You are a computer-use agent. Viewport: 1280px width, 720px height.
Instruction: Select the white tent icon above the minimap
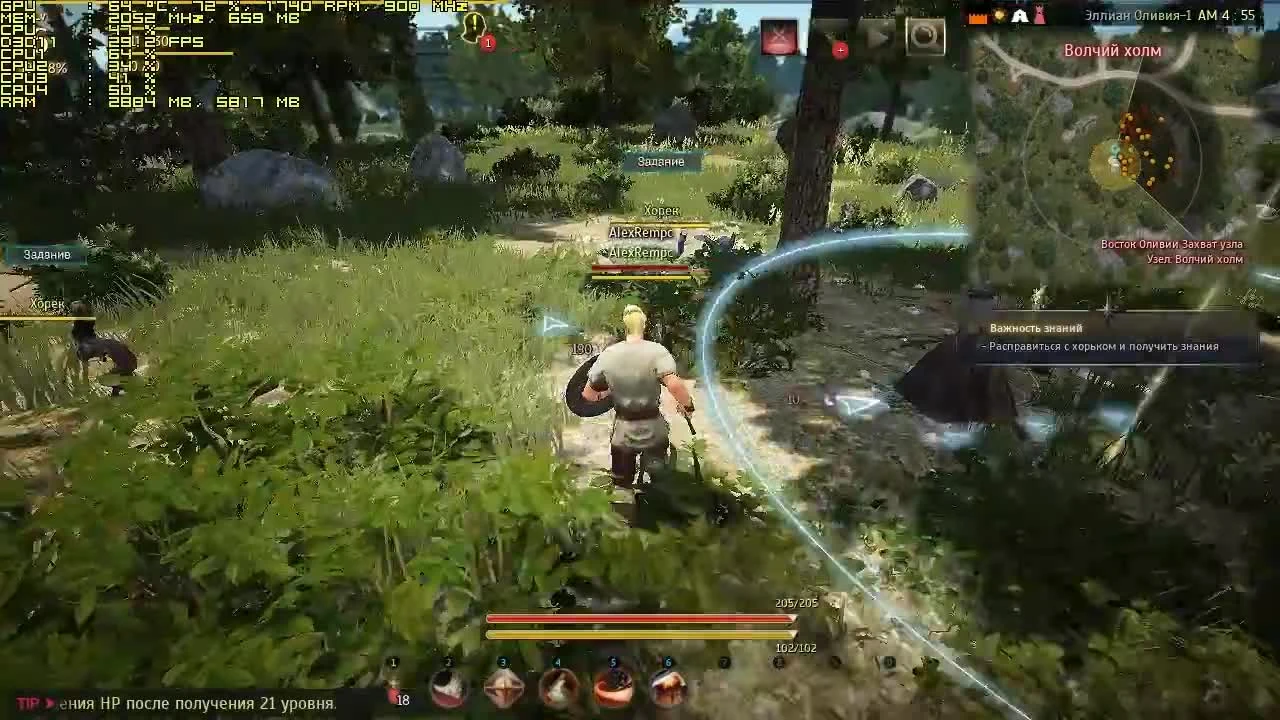tap(1021, 16)
